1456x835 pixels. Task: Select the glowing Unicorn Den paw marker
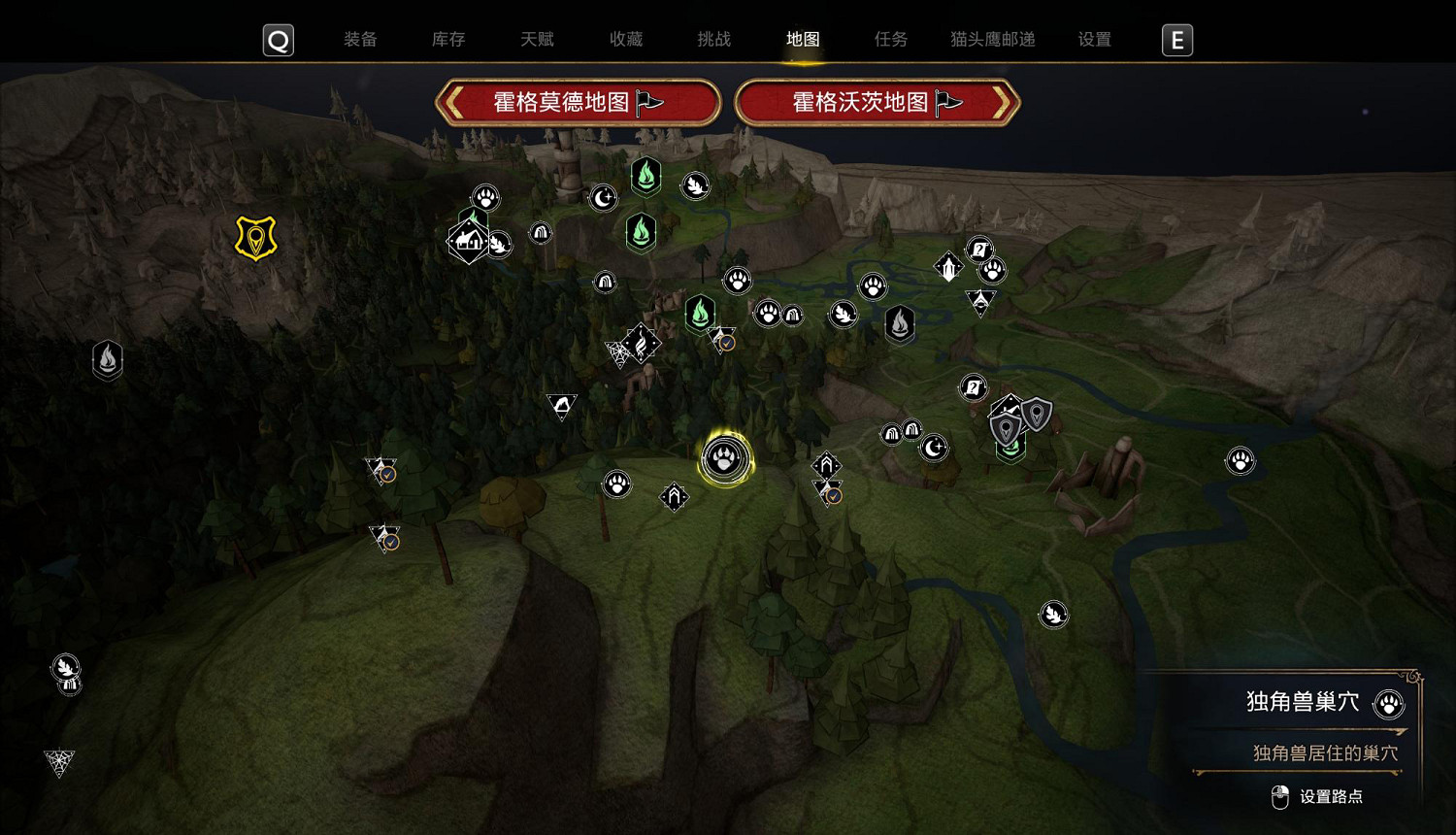point(724,458)
